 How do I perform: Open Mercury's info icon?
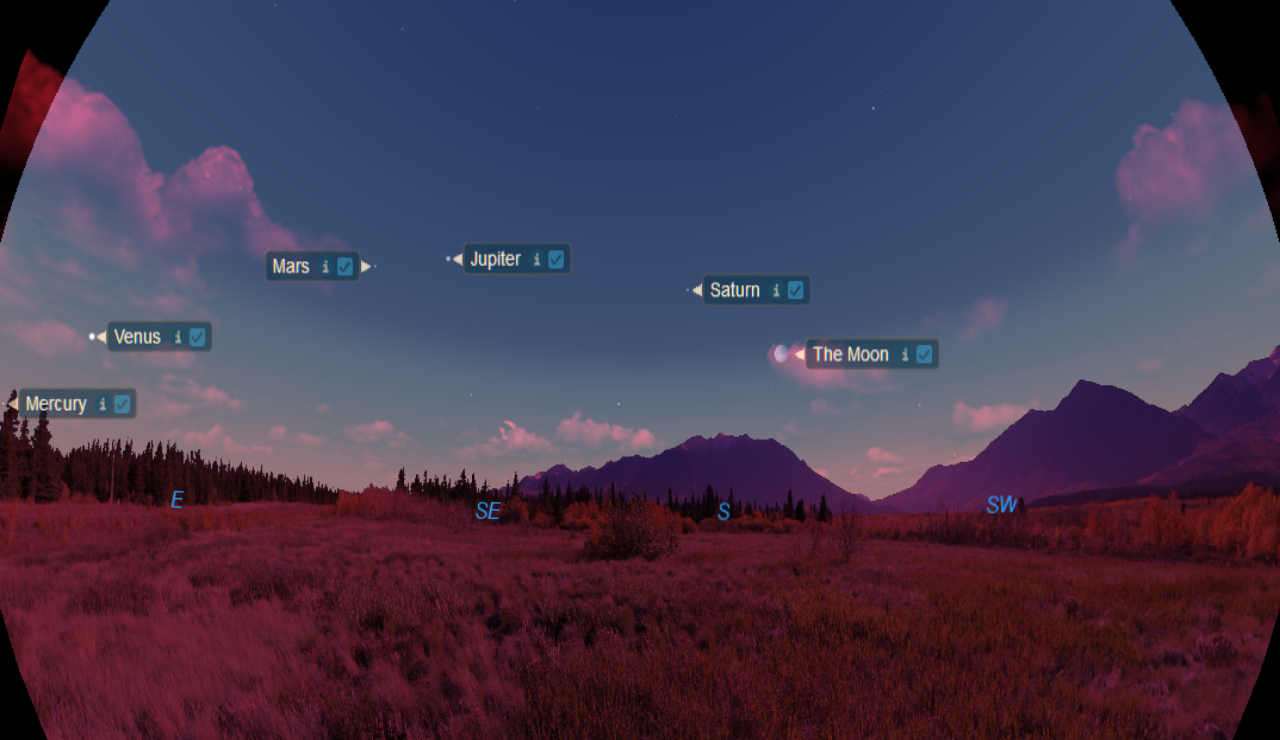click(102, 405)
